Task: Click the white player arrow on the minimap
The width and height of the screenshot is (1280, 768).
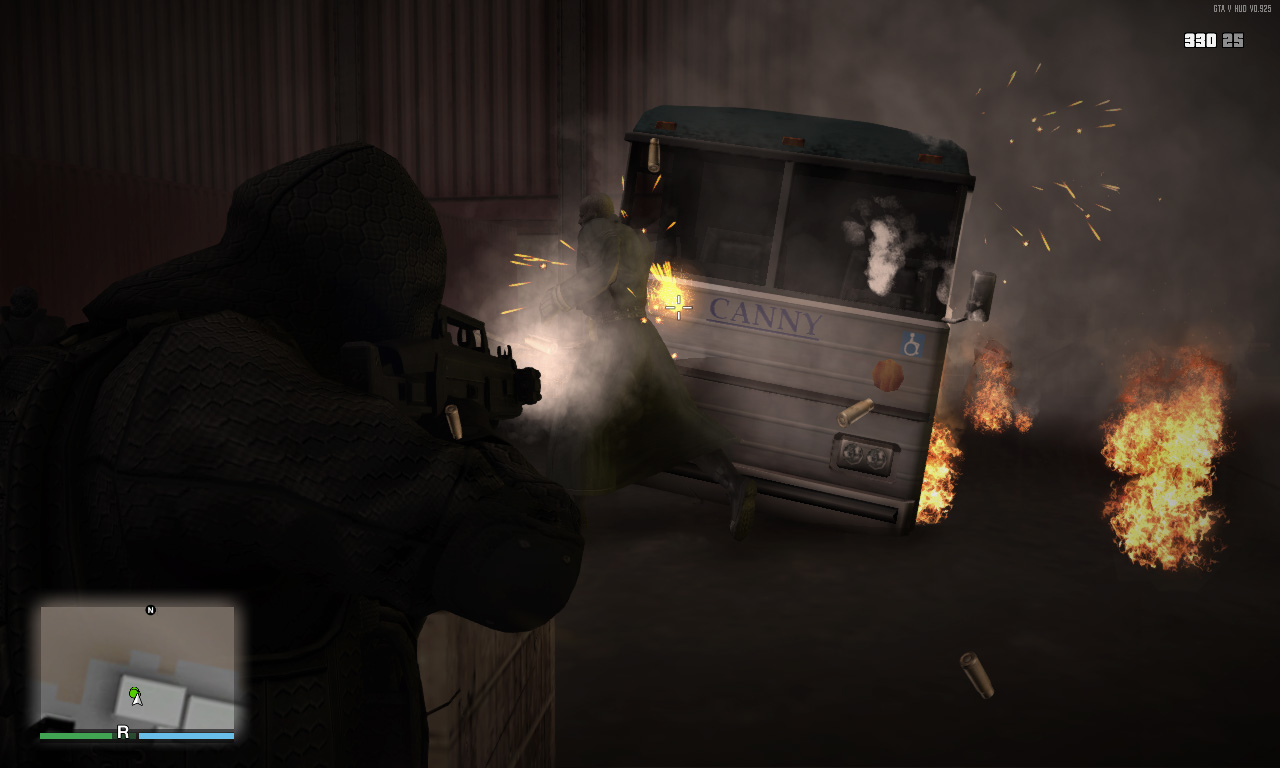Action: click(x=138, y=700)
